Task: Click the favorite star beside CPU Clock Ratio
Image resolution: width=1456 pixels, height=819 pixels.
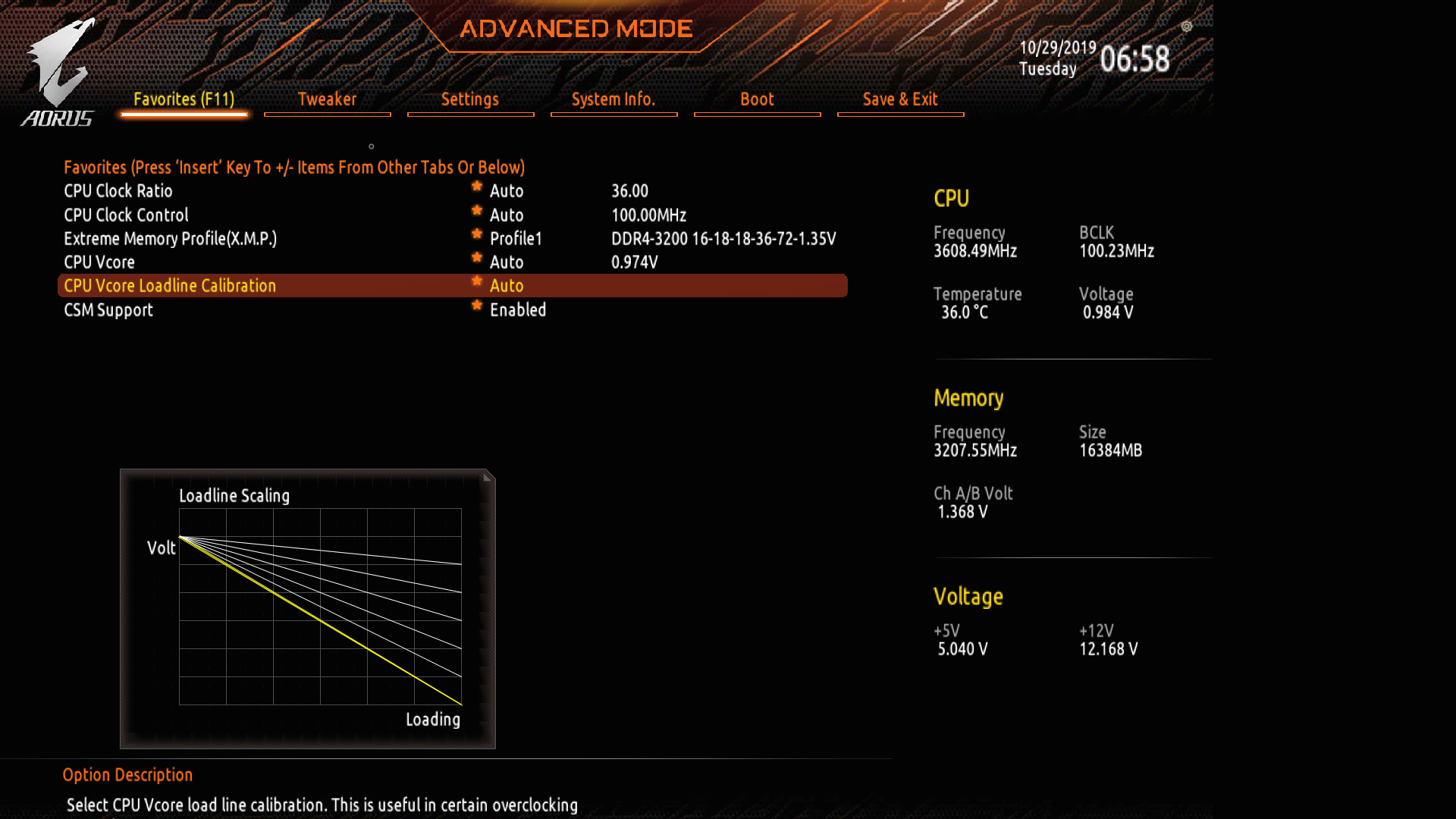Action: [476, 186]
